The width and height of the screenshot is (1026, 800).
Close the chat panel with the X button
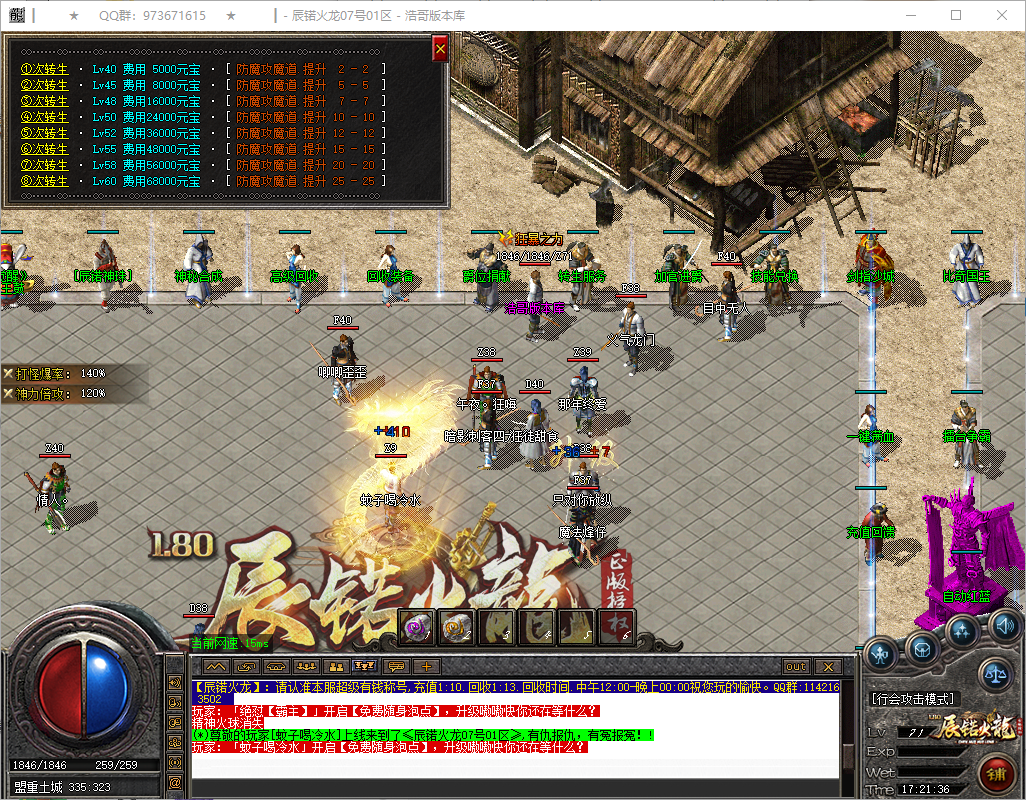tap(827, 666)
